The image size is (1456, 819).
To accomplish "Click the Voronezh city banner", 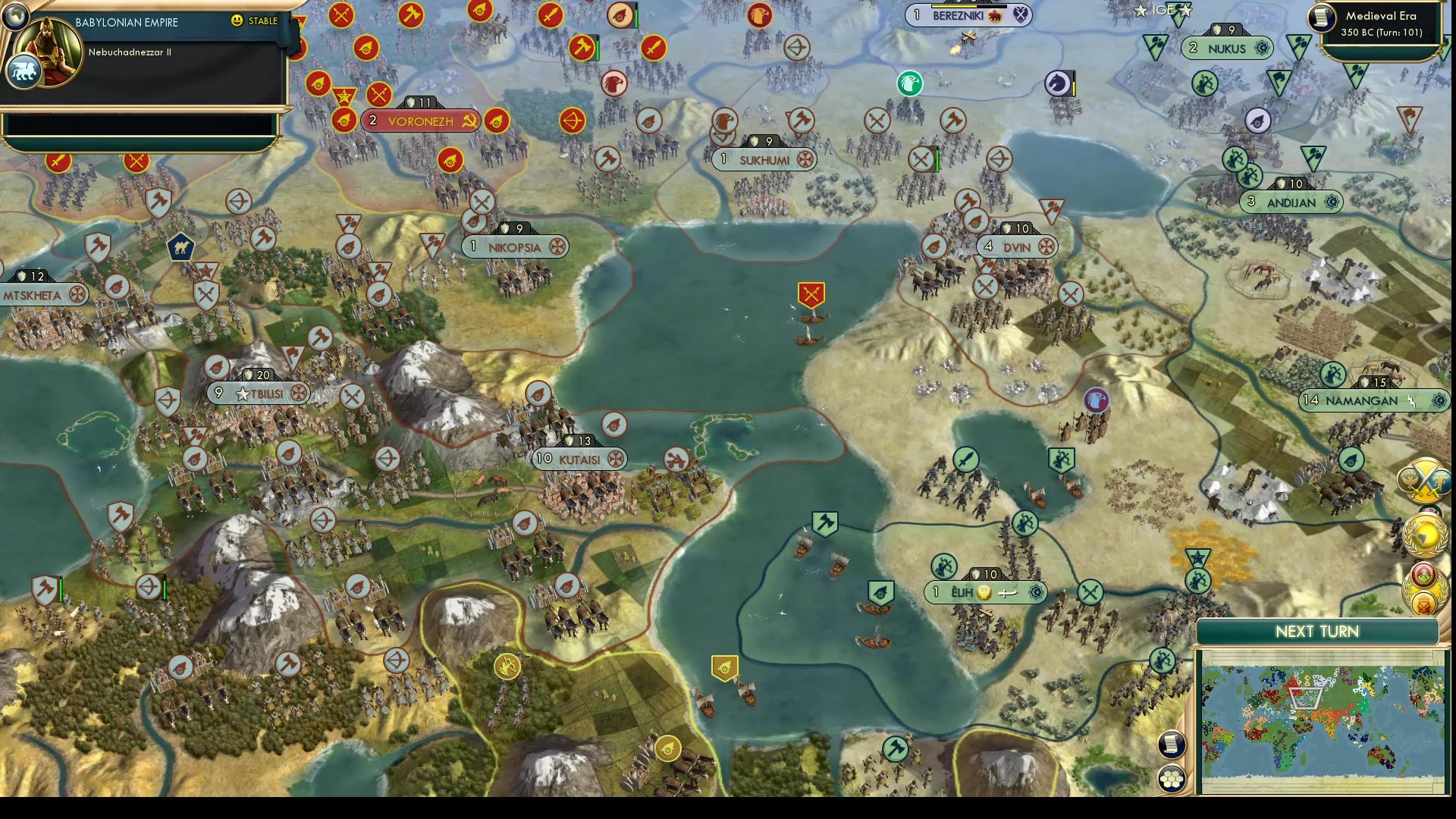I will click(422, 120).
